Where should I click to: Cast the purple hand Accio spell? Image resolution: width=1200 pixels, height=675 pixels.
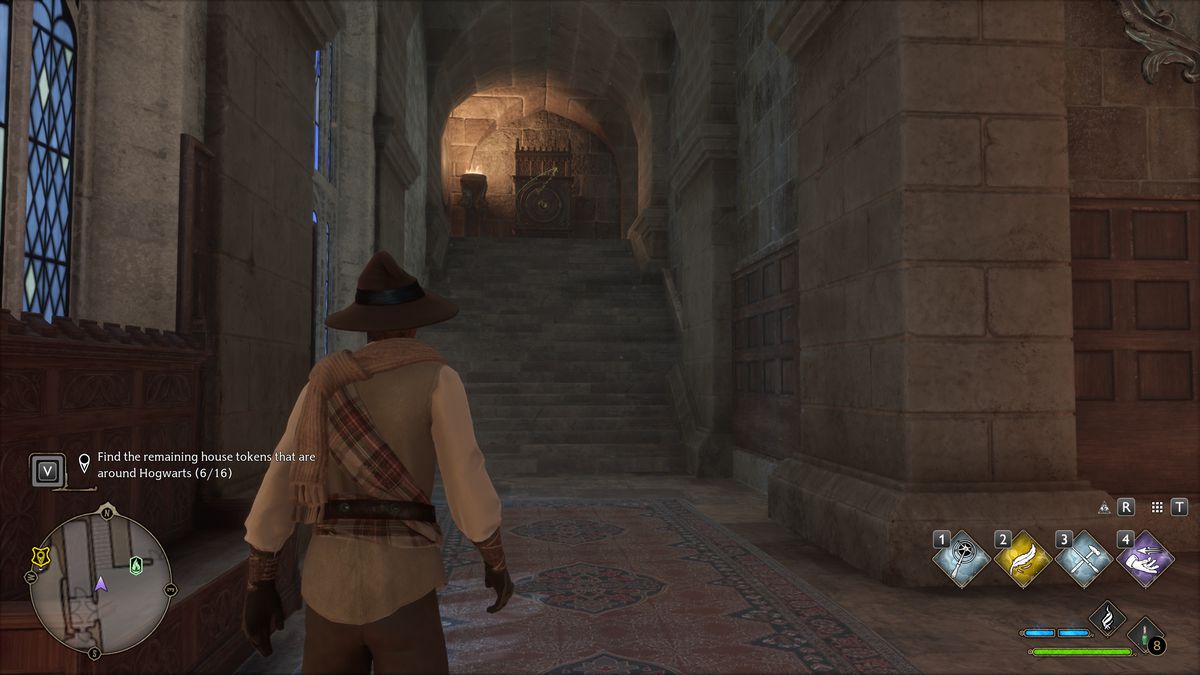coord(1145,559)
